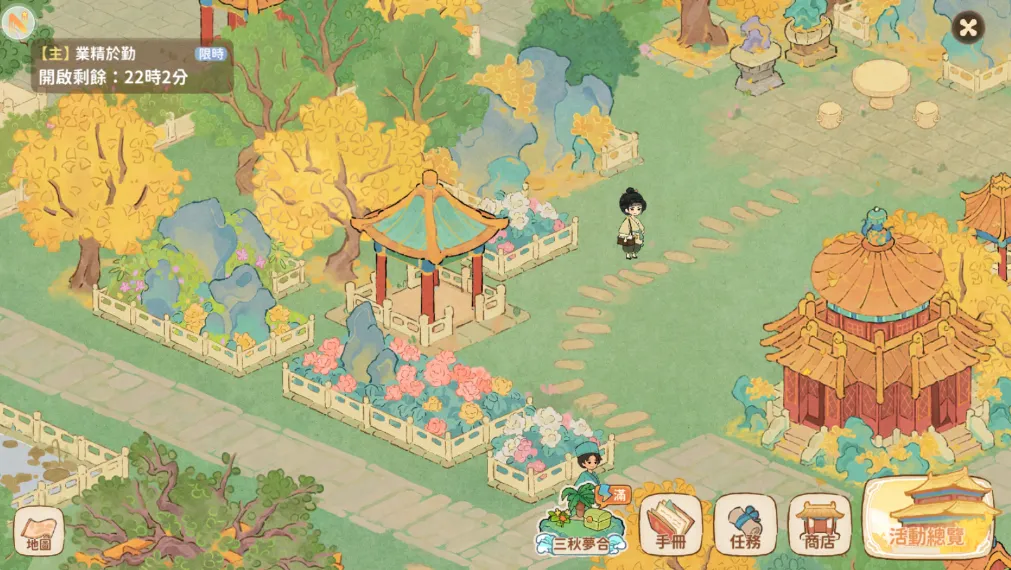This screenshot has width=1011, height=570.
Task: Close the view with the X button
Action: (x=967, y=27)
